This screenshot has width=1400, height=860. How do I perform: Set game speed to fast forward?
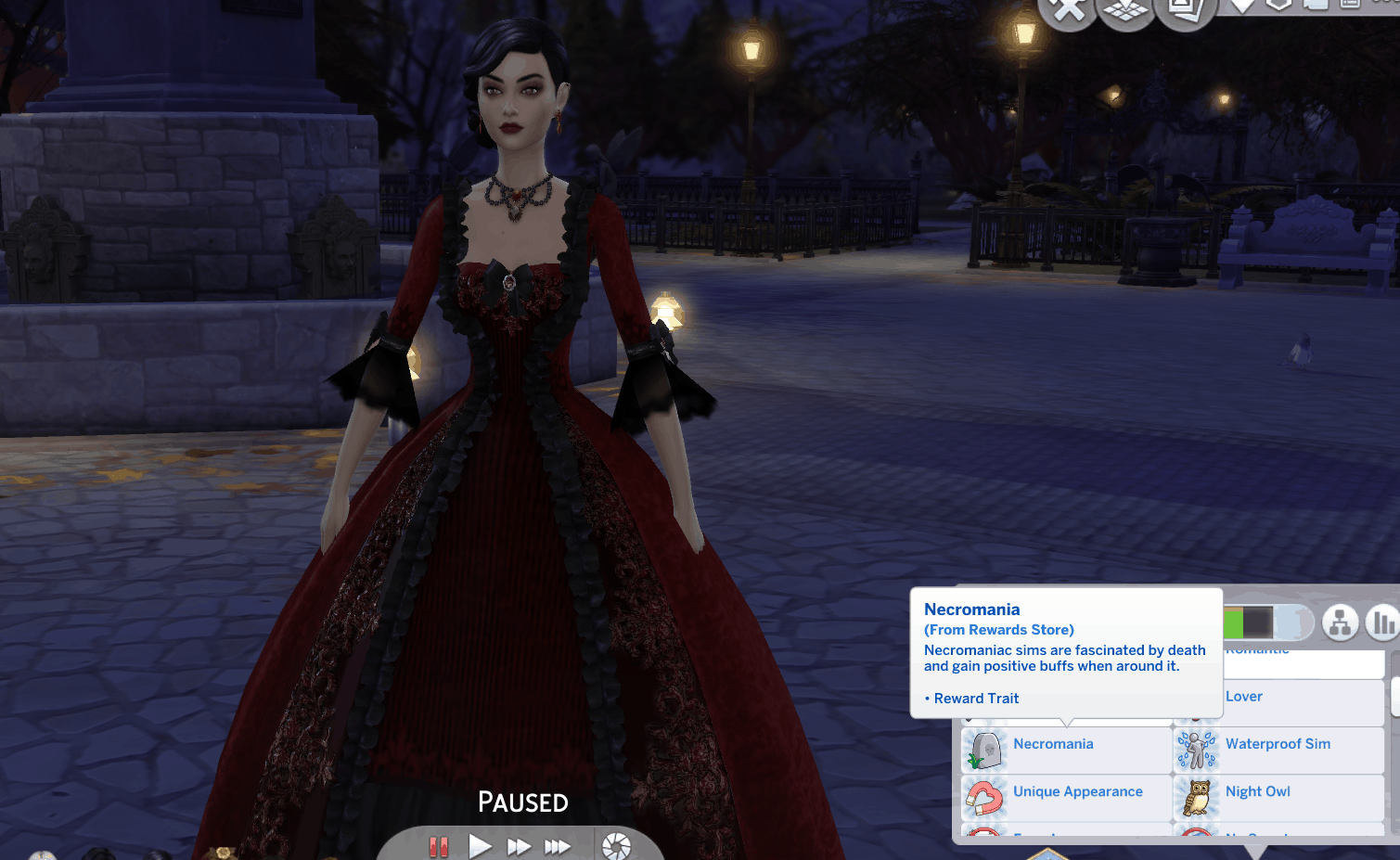point(519,846)
